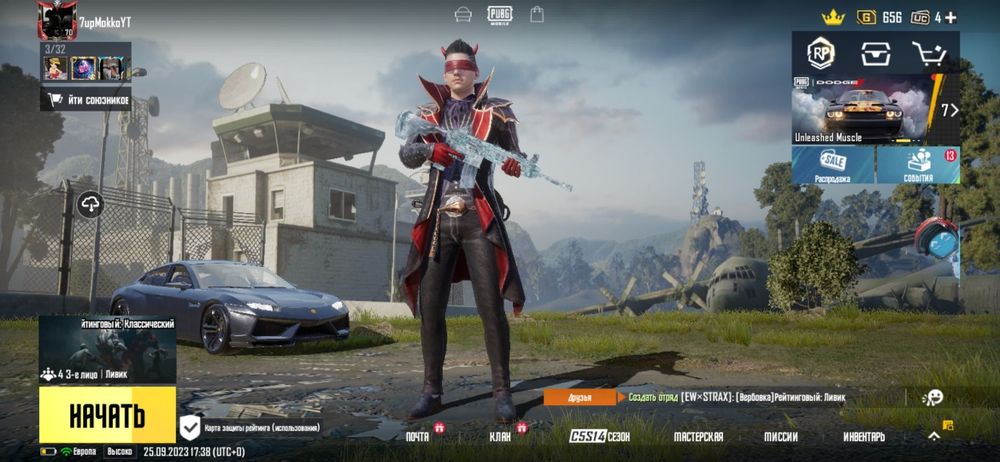
Task: Open the 7upMokkoYT player profile avatar
Action: [57, 19]
